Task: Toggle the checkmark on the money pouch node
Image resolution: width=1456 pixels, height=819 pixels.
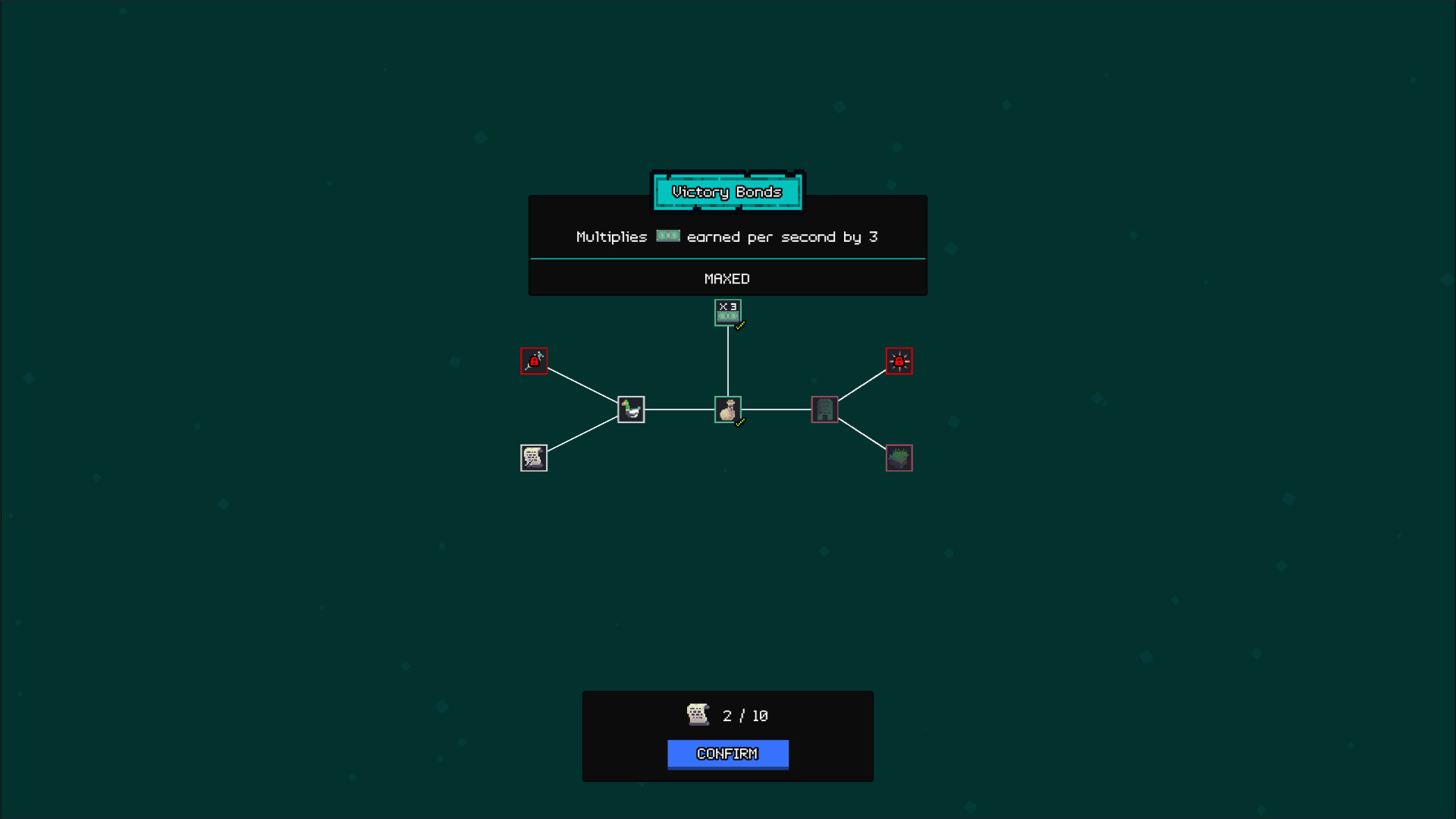Action: point(739,422)
